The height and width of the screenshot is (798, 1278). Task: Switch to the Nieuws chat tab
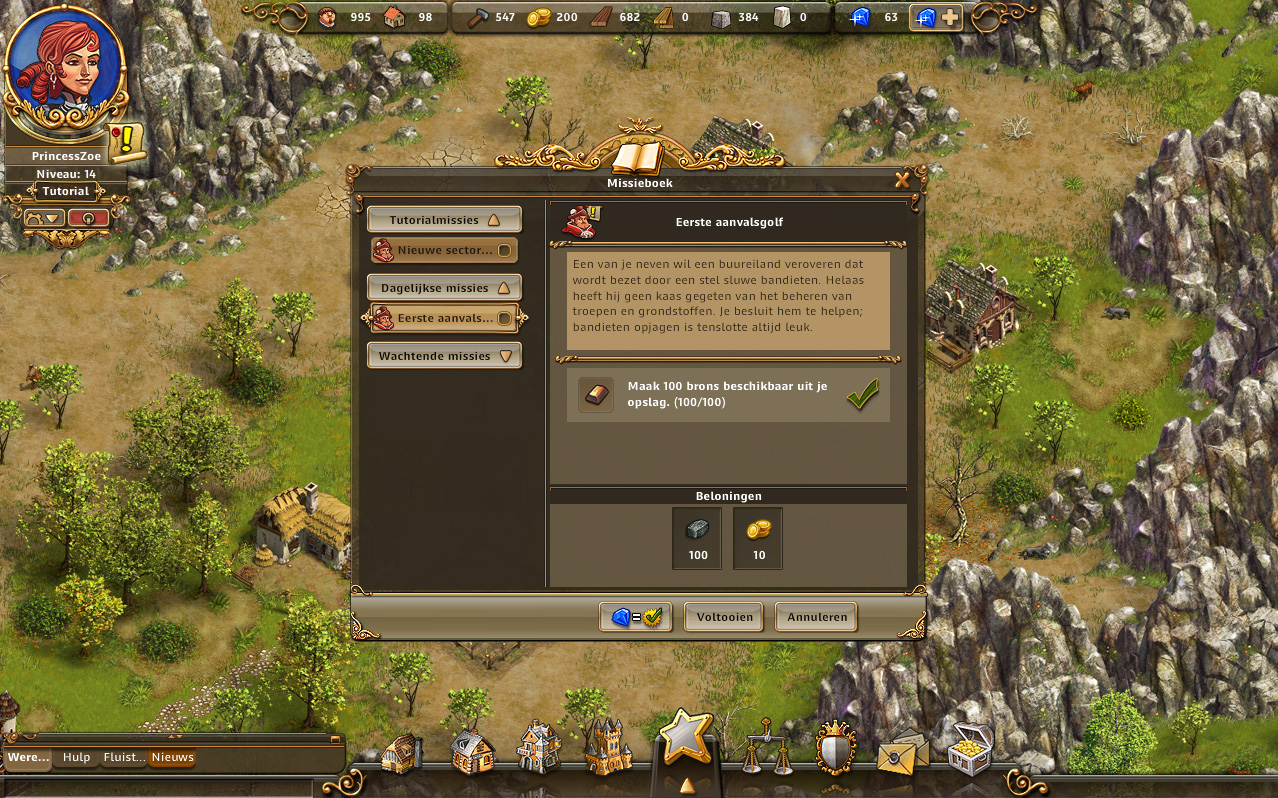tap(172, 758)
